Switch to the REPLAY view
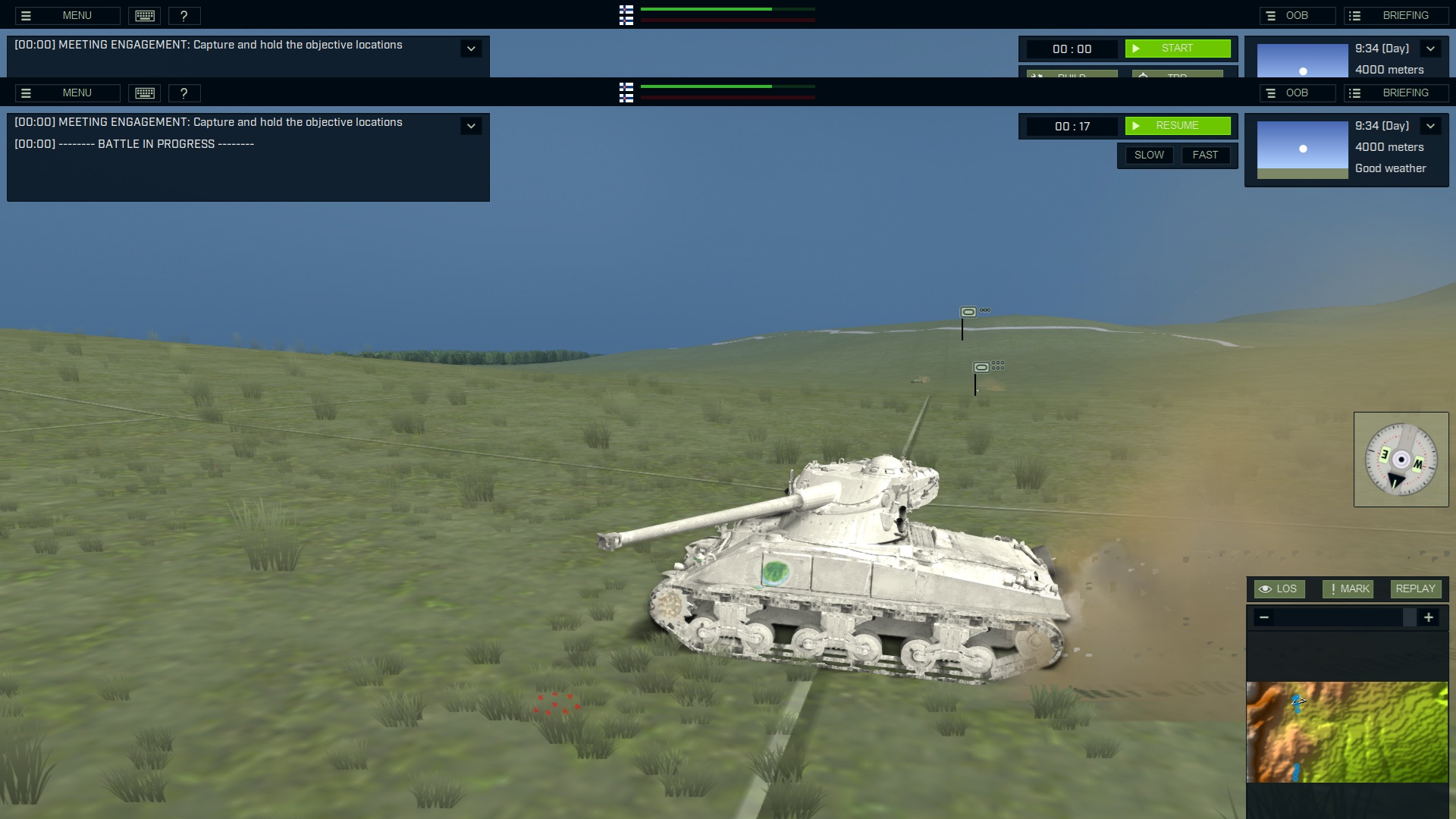1456x819 pixels. 1415,589
